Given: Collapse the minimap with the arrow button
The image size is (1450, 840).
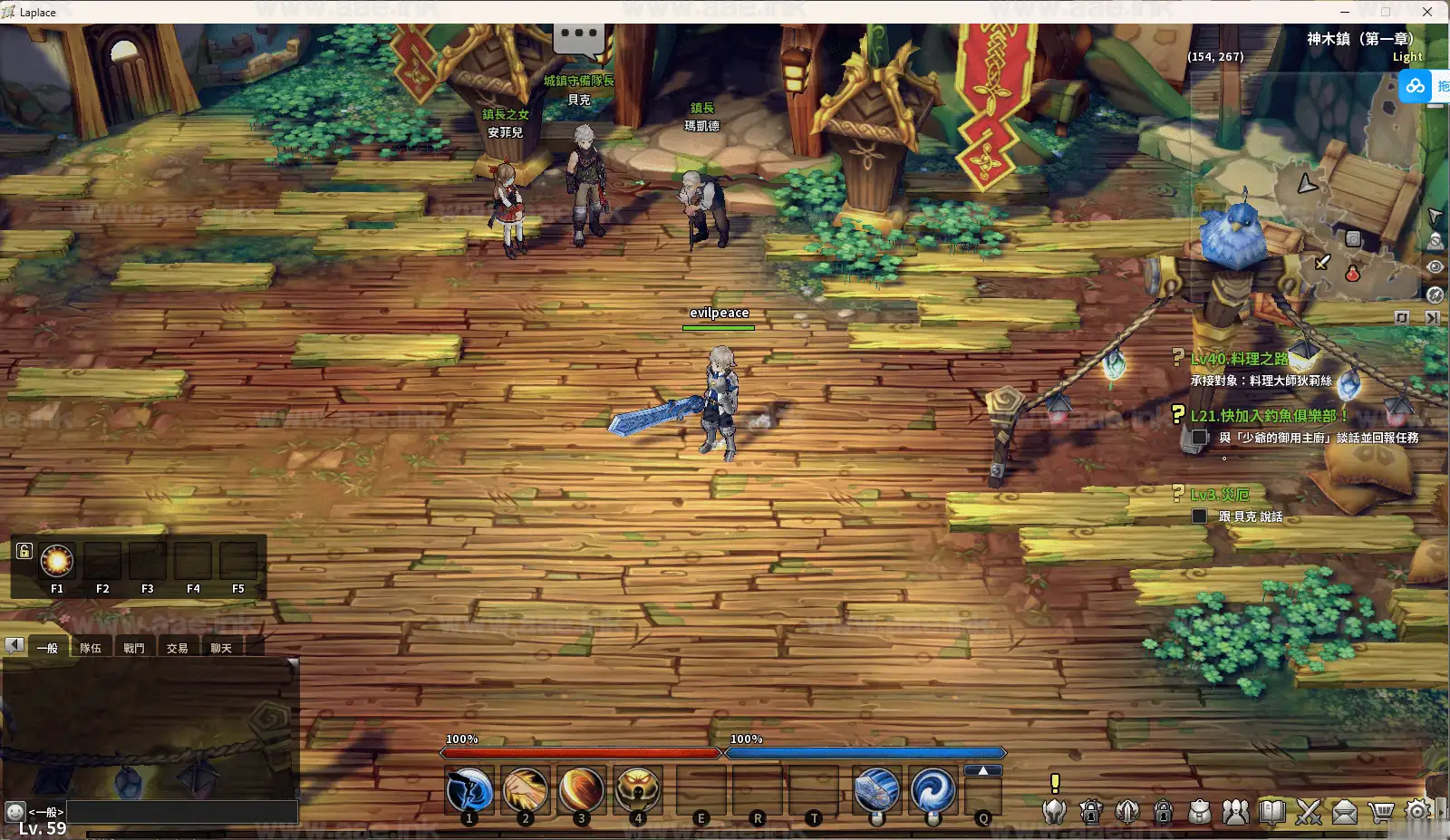Looking at the screenshot, I should [1432, 318].
